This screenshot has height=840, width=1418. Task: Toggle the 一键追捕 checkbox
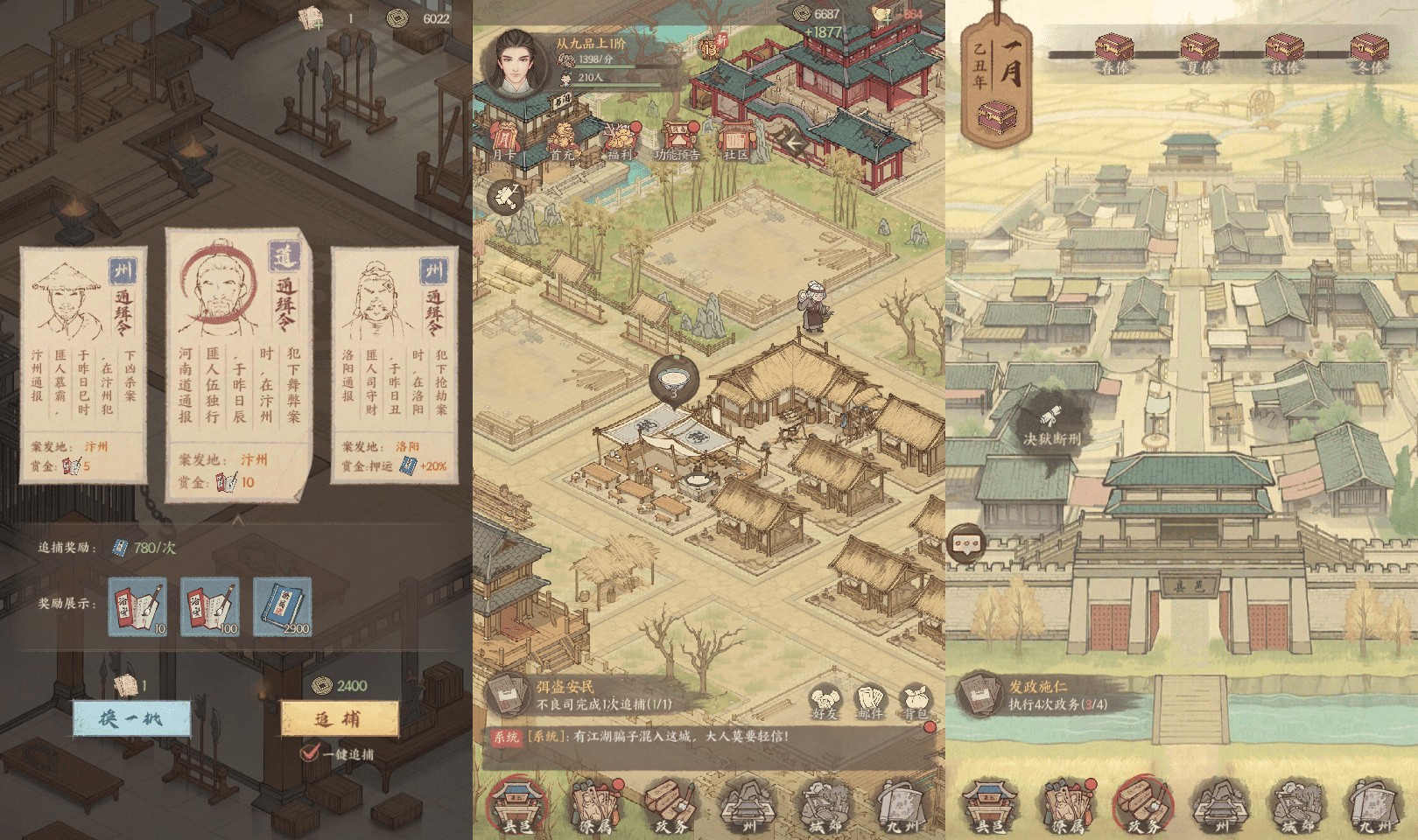click(310, 752)
